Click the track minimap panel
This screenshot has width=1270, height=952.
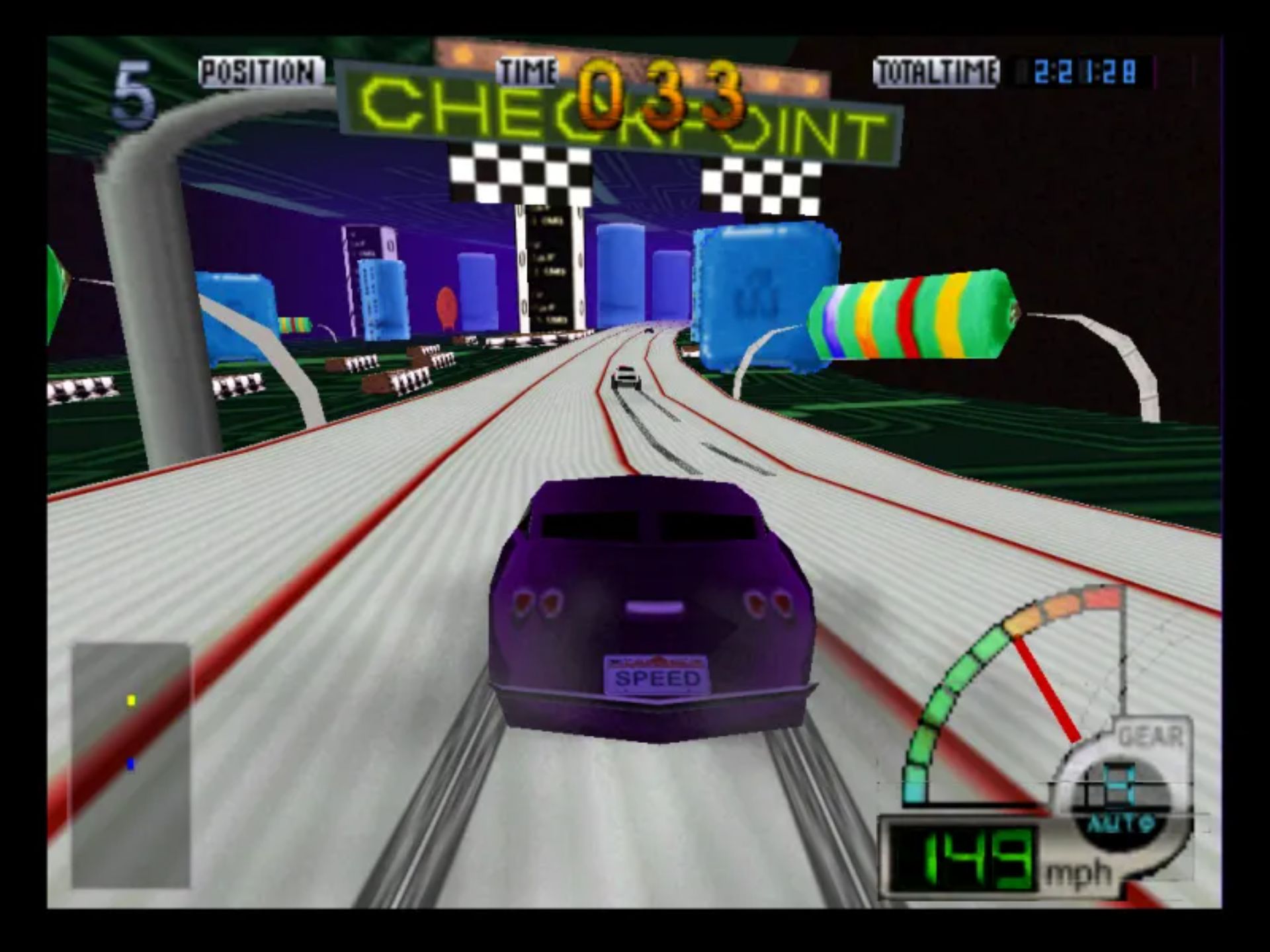(x=131, y=765)
